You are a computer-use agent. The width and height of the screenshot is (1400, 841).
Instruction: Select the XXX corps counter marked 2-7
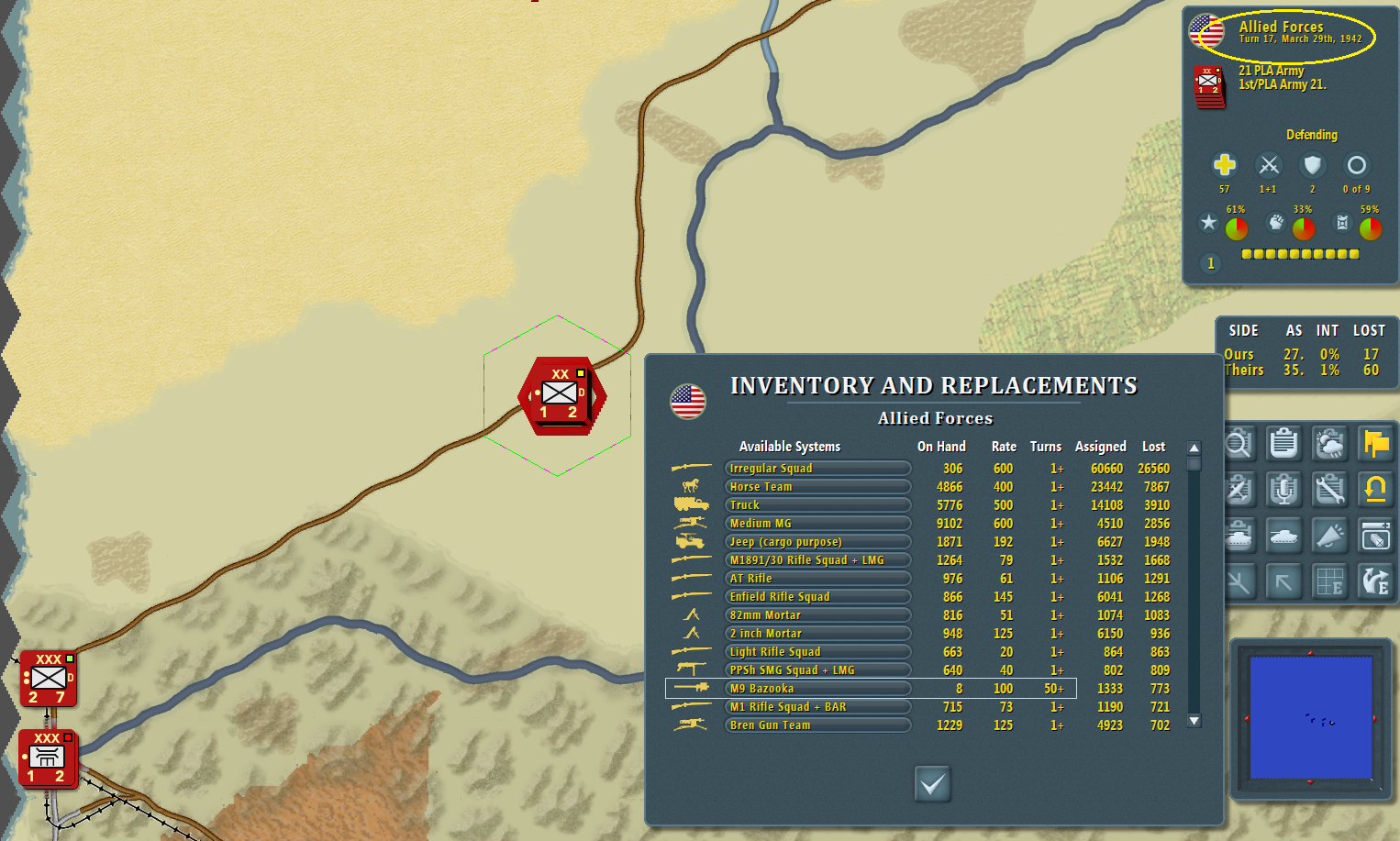point(49,680)
